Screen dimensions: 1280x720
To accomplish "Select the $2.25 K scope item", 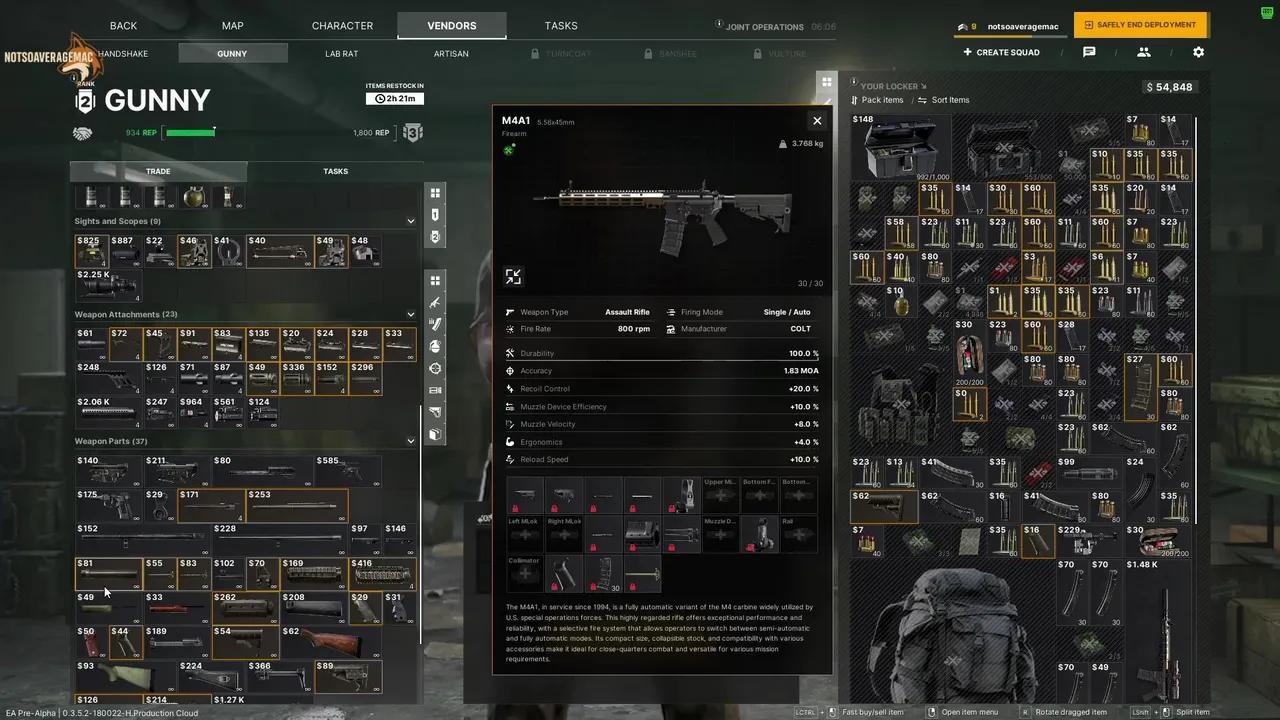I will 108,284.
